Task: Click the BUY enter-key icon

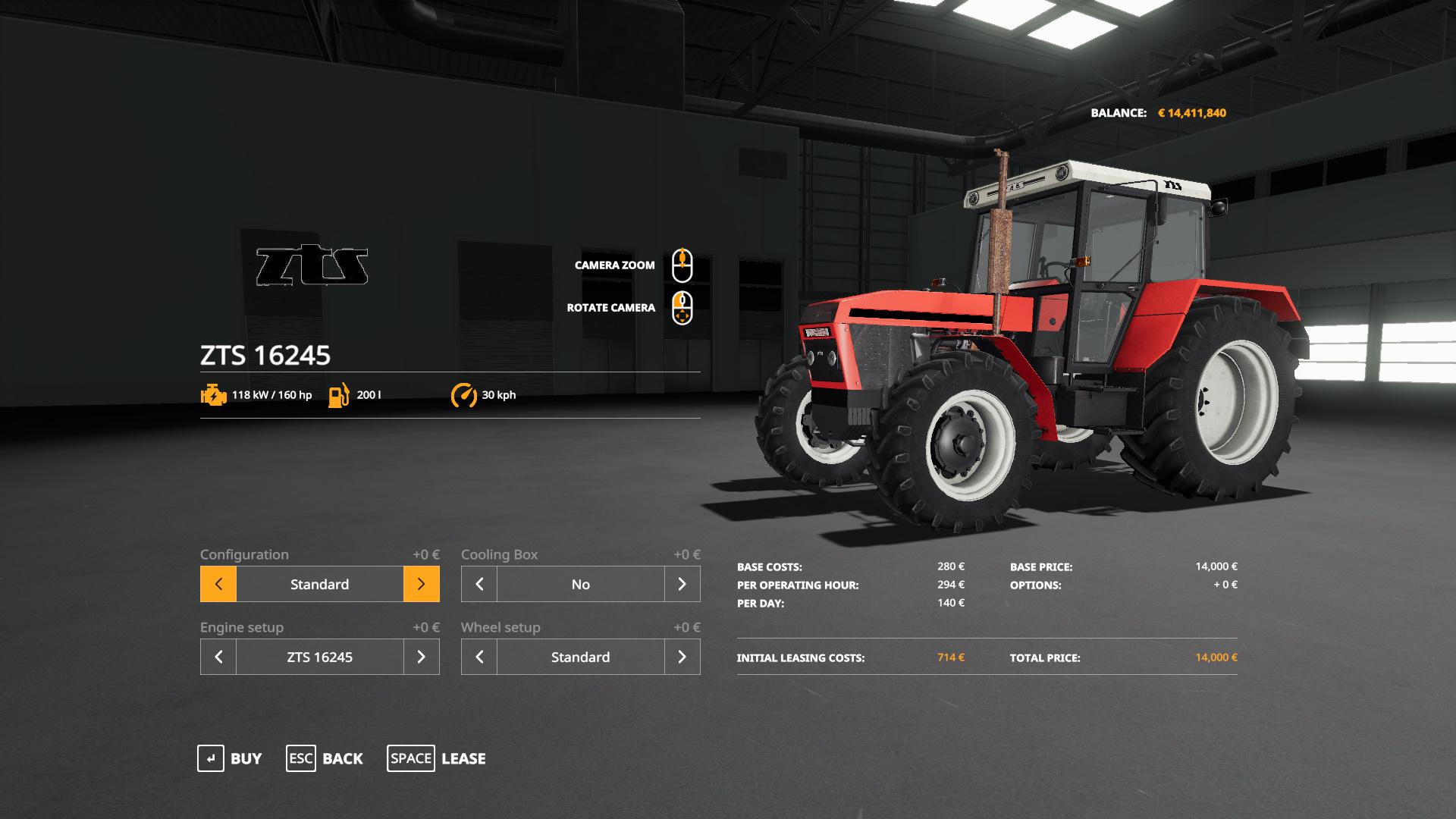Action: click(210, 758)
